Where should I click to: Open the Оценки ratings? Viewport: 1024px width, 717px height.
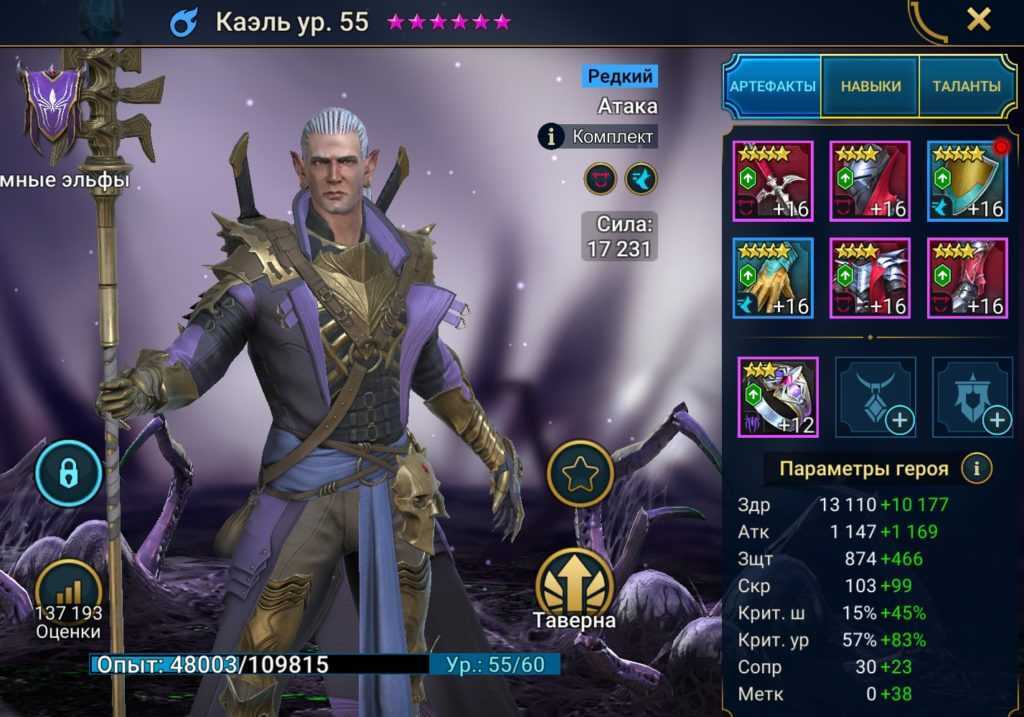click(x=69, y=598)
